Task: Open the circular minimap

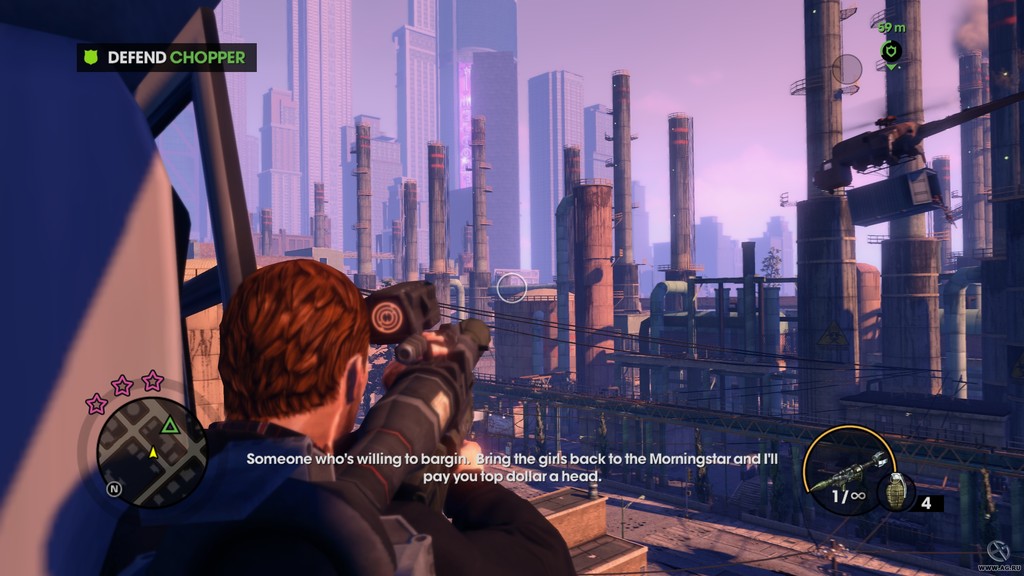Action: [151, 452]
